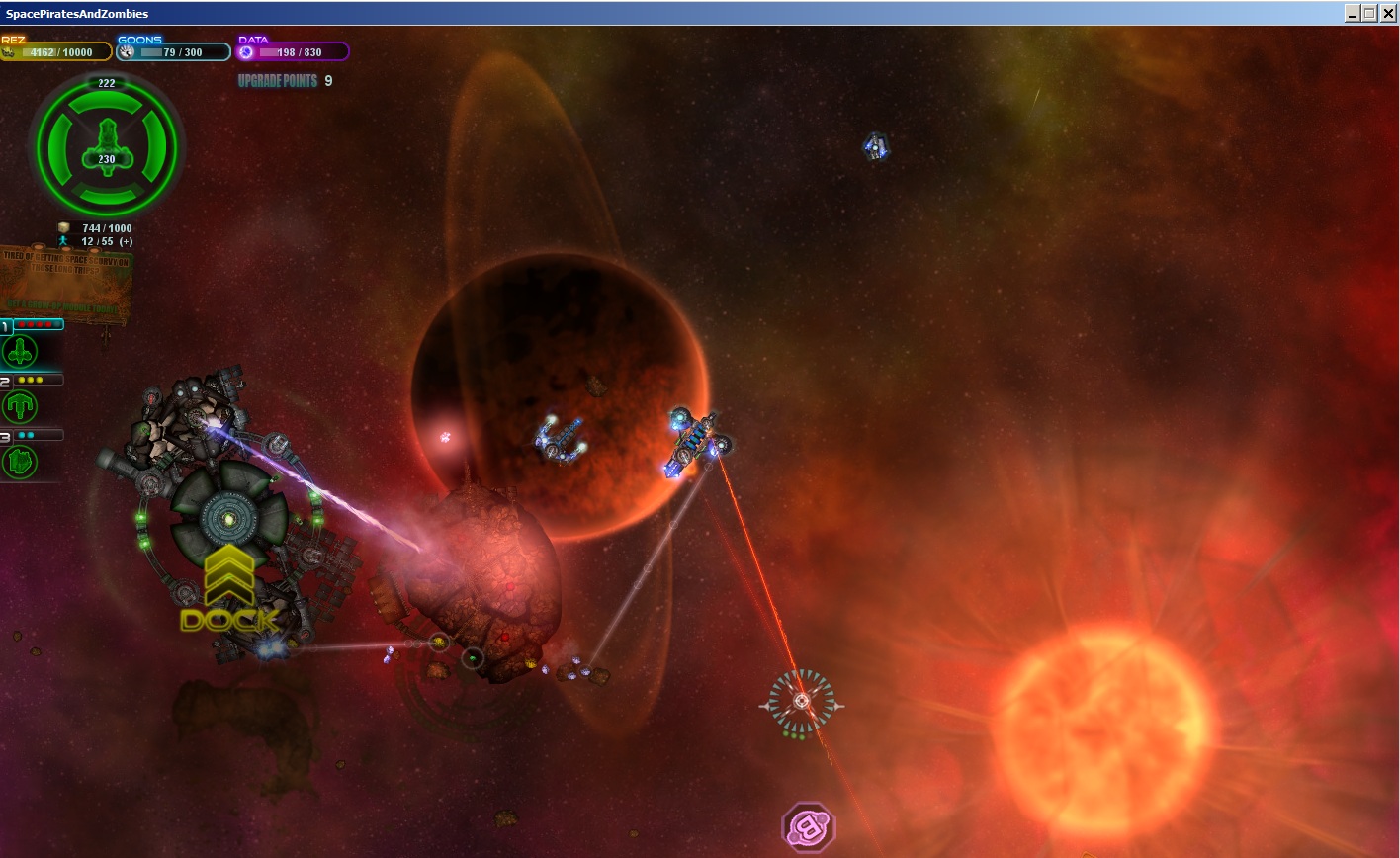The height and width of the screenshot is (858, 1400).
Task: Select fleet ship slot 2 with yellow pips
Action: pyautogui.click(x=20, y=405)
